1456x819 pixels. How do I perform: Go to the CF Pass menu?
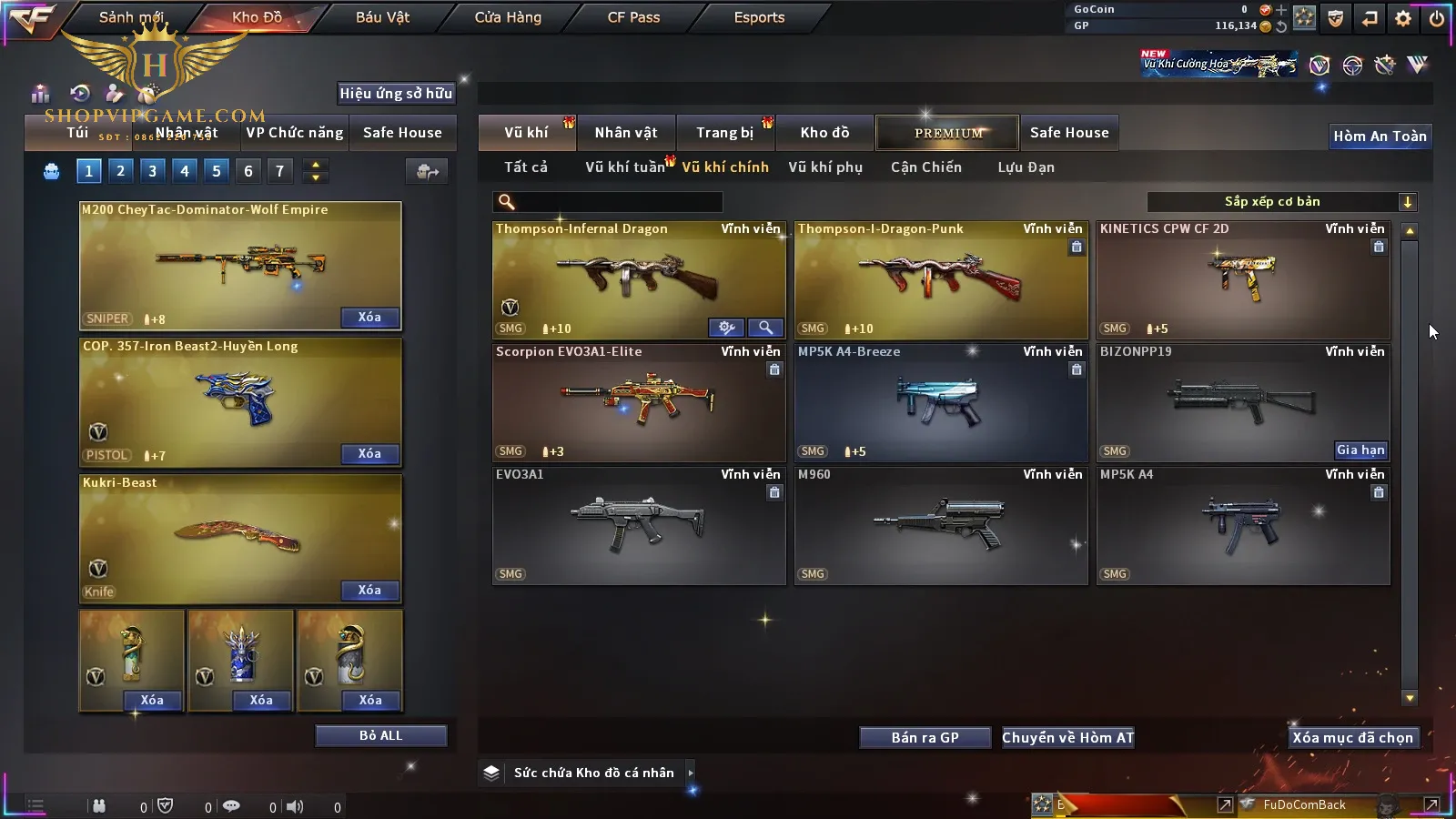633,17
